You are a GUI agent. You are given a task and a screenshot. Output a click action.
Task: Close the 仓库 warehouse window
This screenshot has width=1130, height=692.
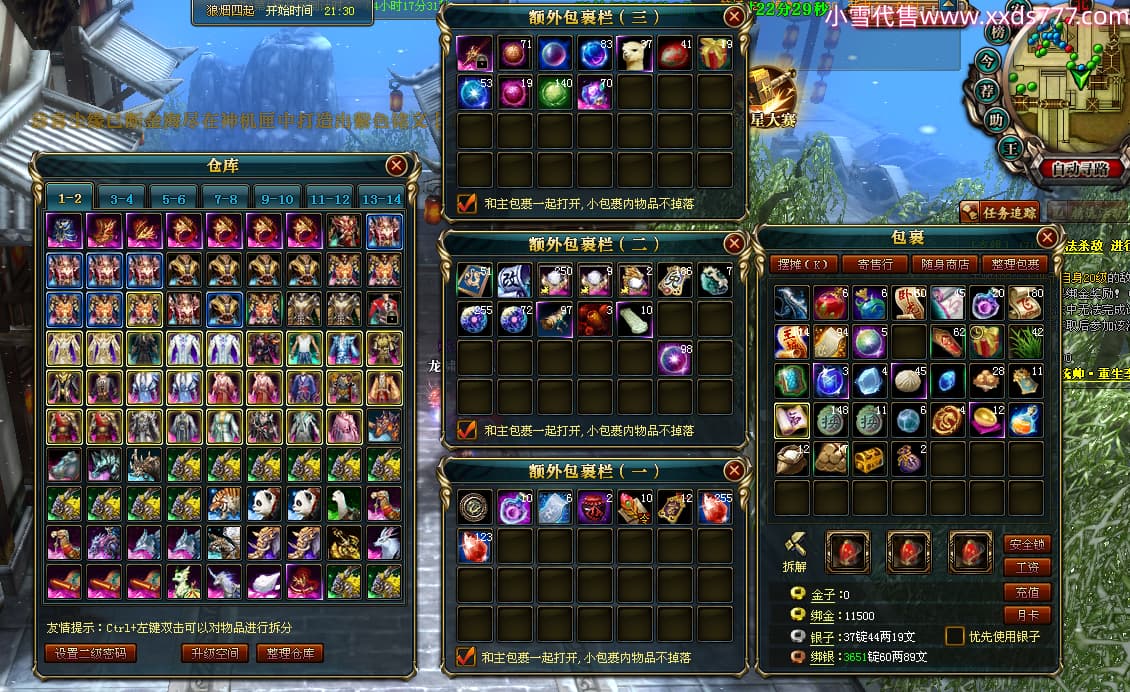(x=397, y=166)
